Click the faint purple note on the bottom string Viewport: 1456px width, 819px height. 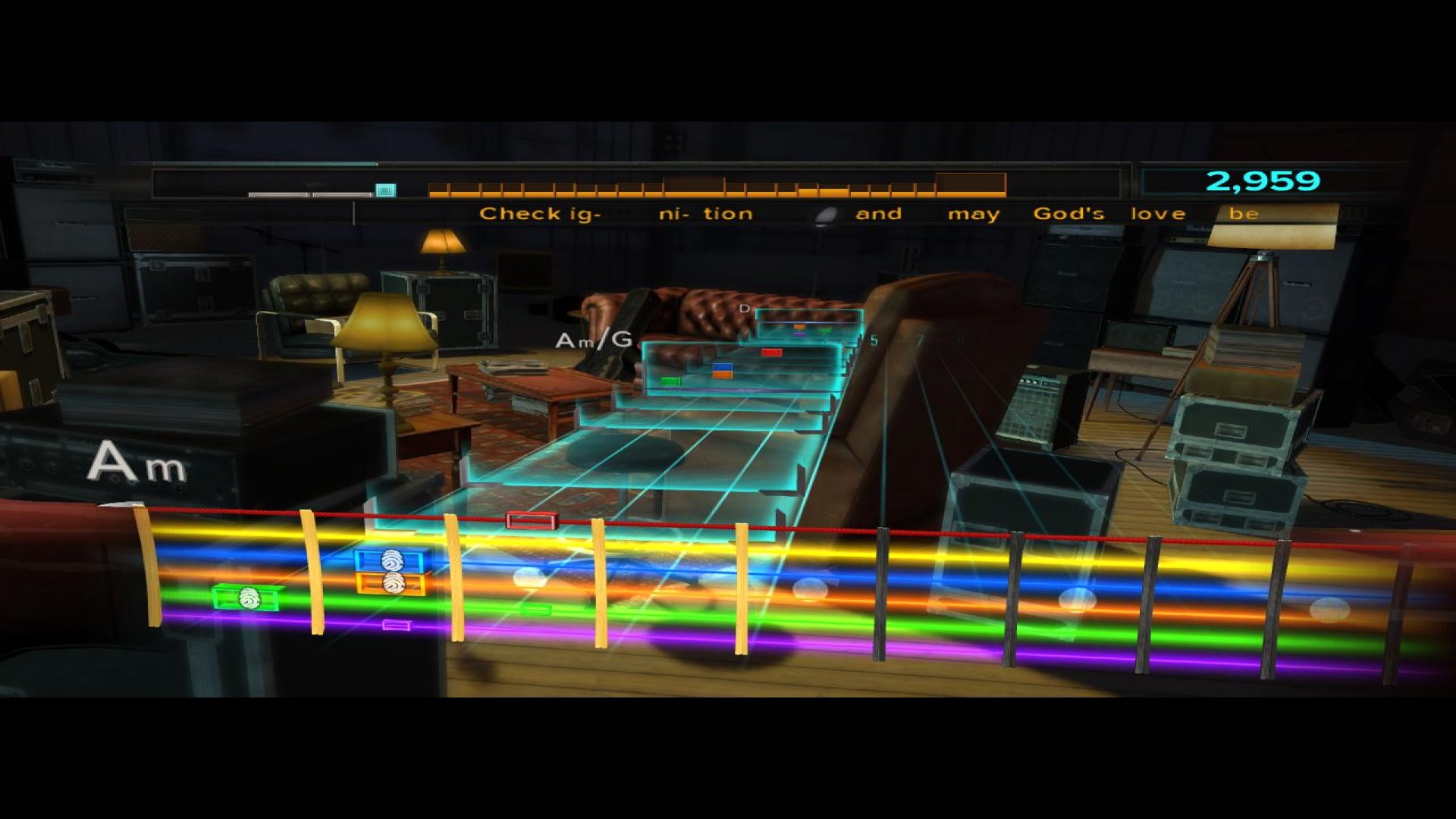tap(397, 626)
